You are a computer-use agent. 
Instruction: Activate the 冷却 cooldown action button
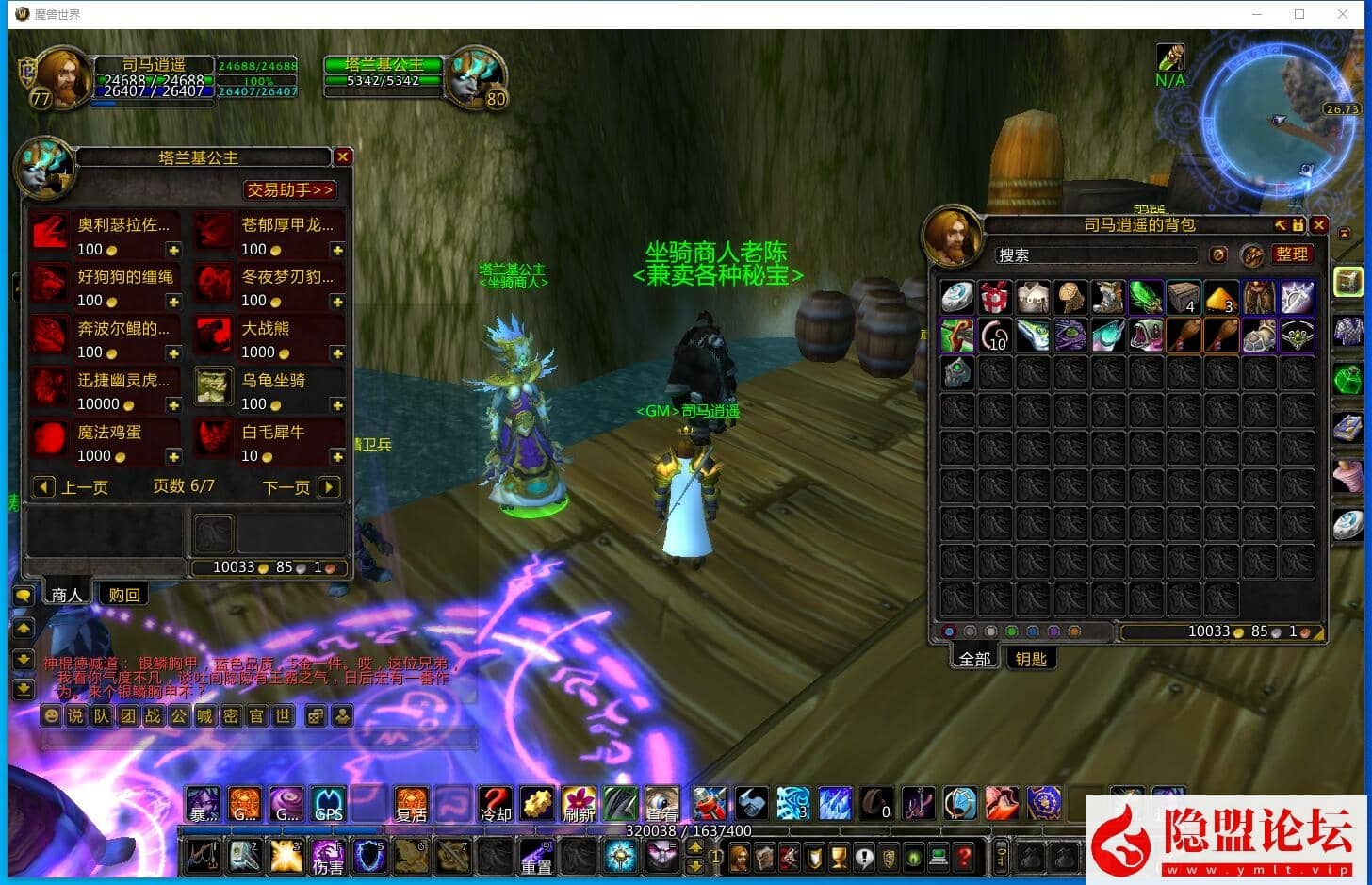(x=496, y=803)
